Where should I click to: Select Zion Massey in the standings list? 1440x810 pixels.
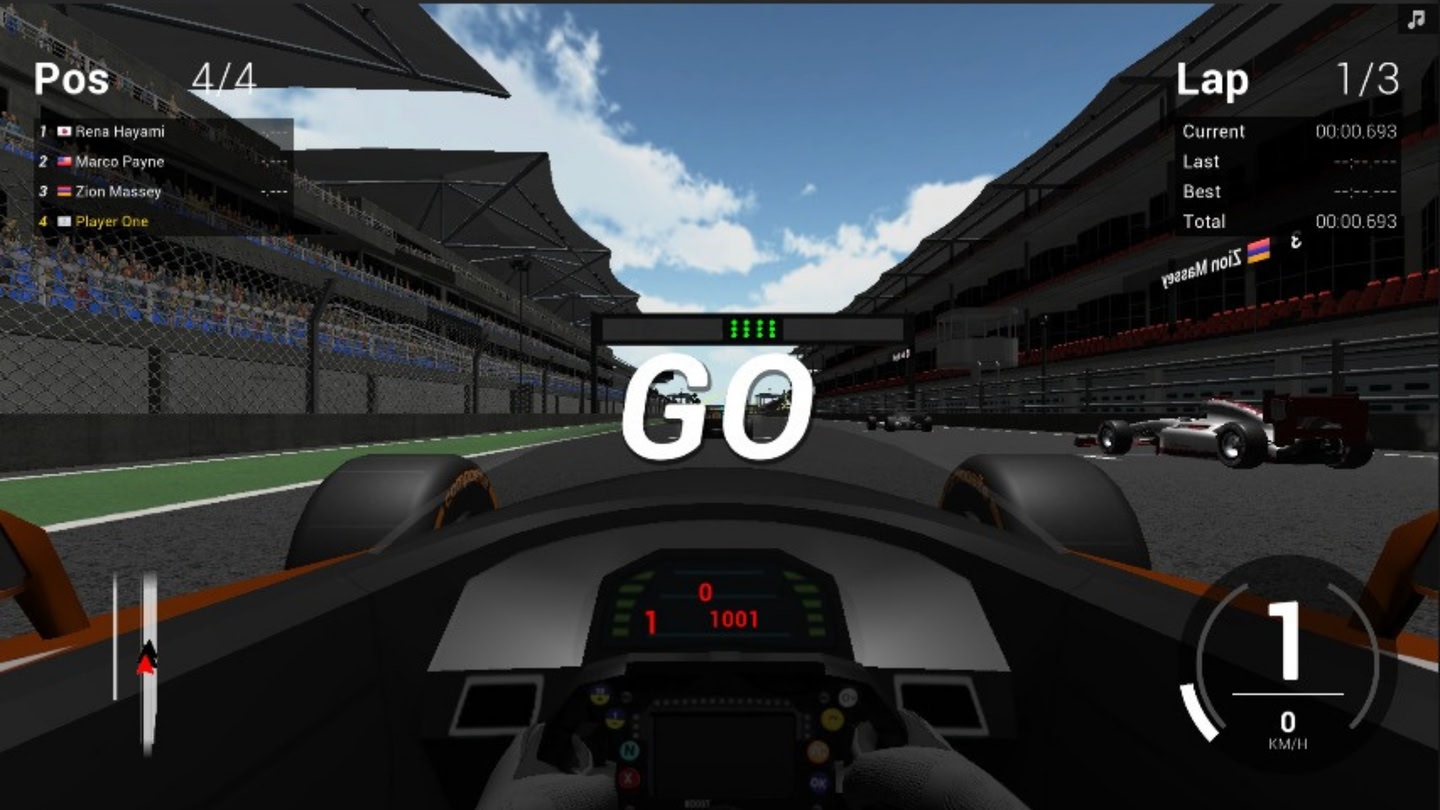(x=118, y=191)
